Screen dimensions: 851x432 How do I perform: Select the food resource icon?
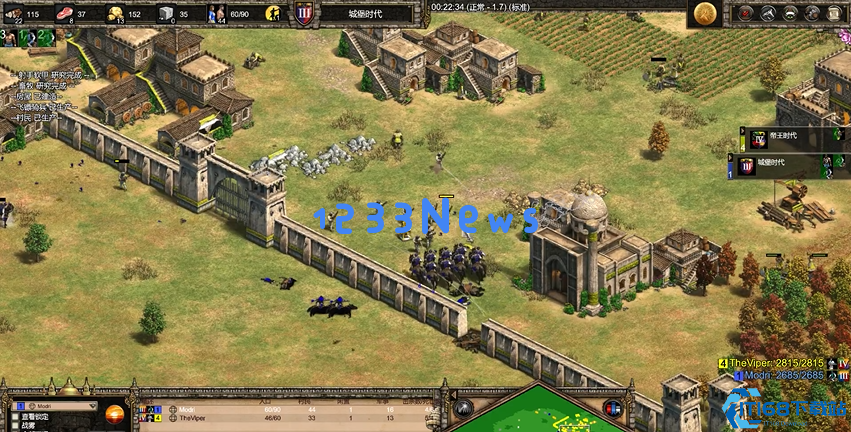66,13
